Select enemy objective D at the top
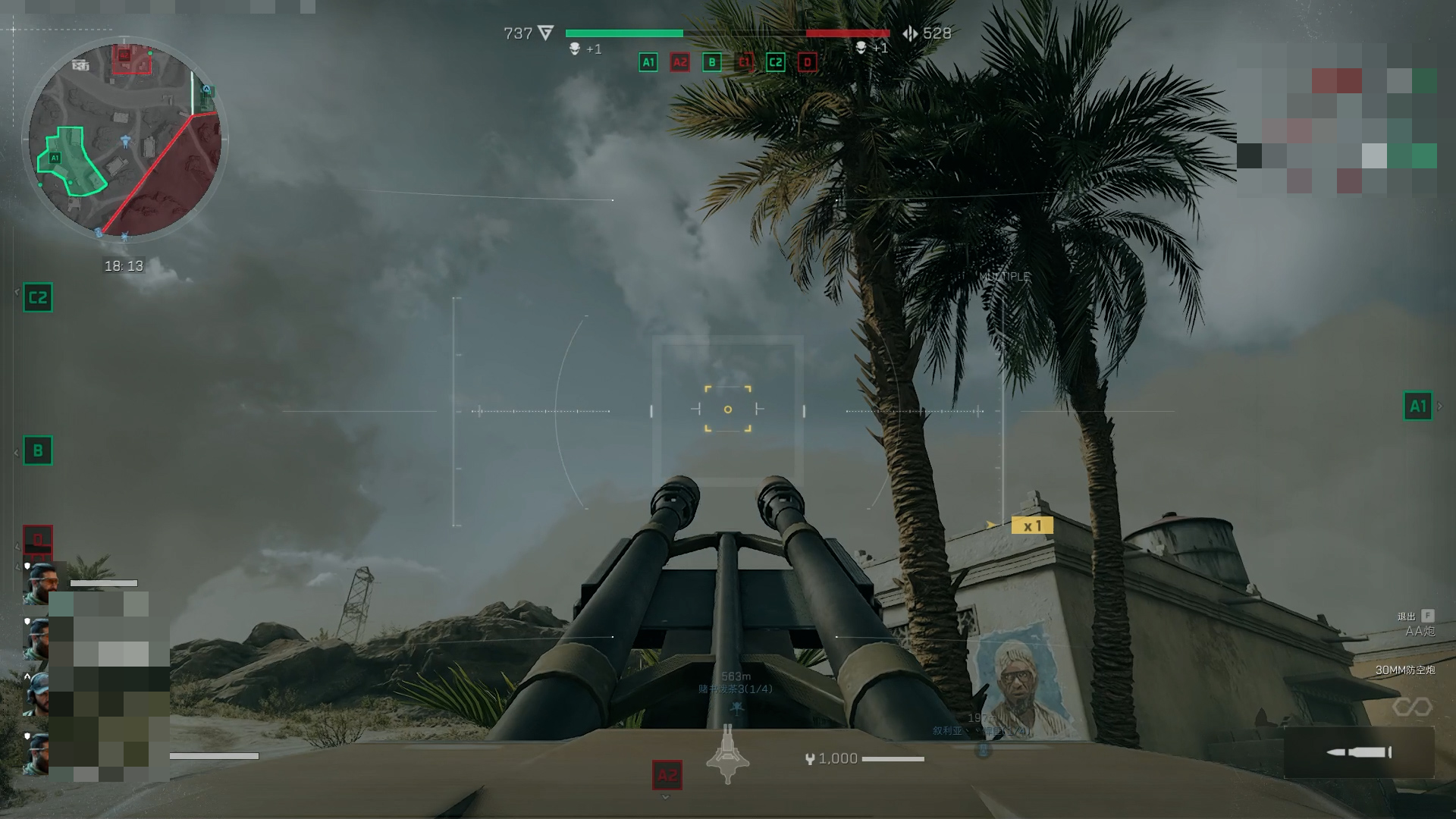Screen dimensions: 1456x819 pos(806,63)
